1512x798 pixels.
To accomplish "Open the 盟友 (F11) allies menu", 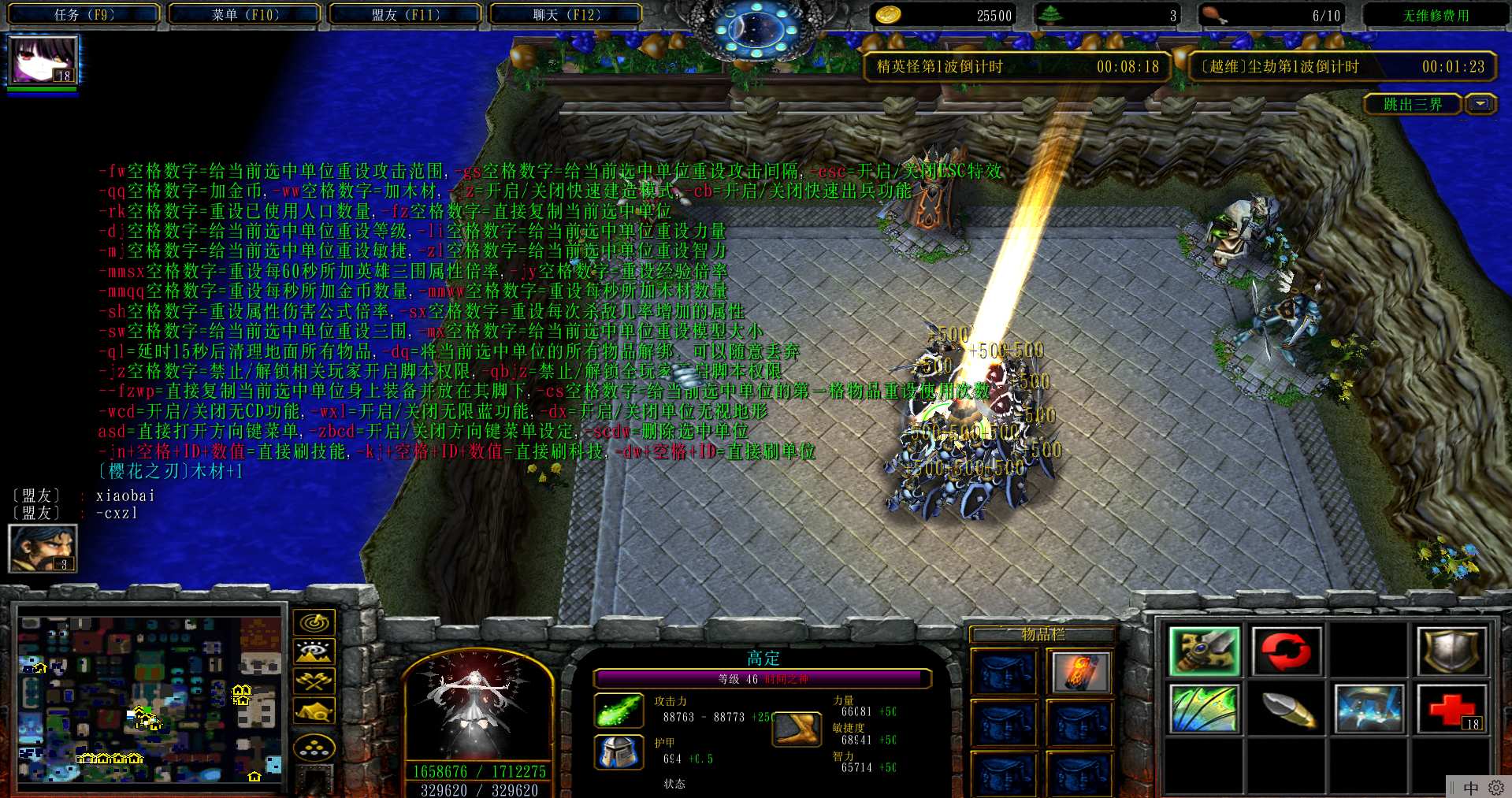I will point(405,14).
